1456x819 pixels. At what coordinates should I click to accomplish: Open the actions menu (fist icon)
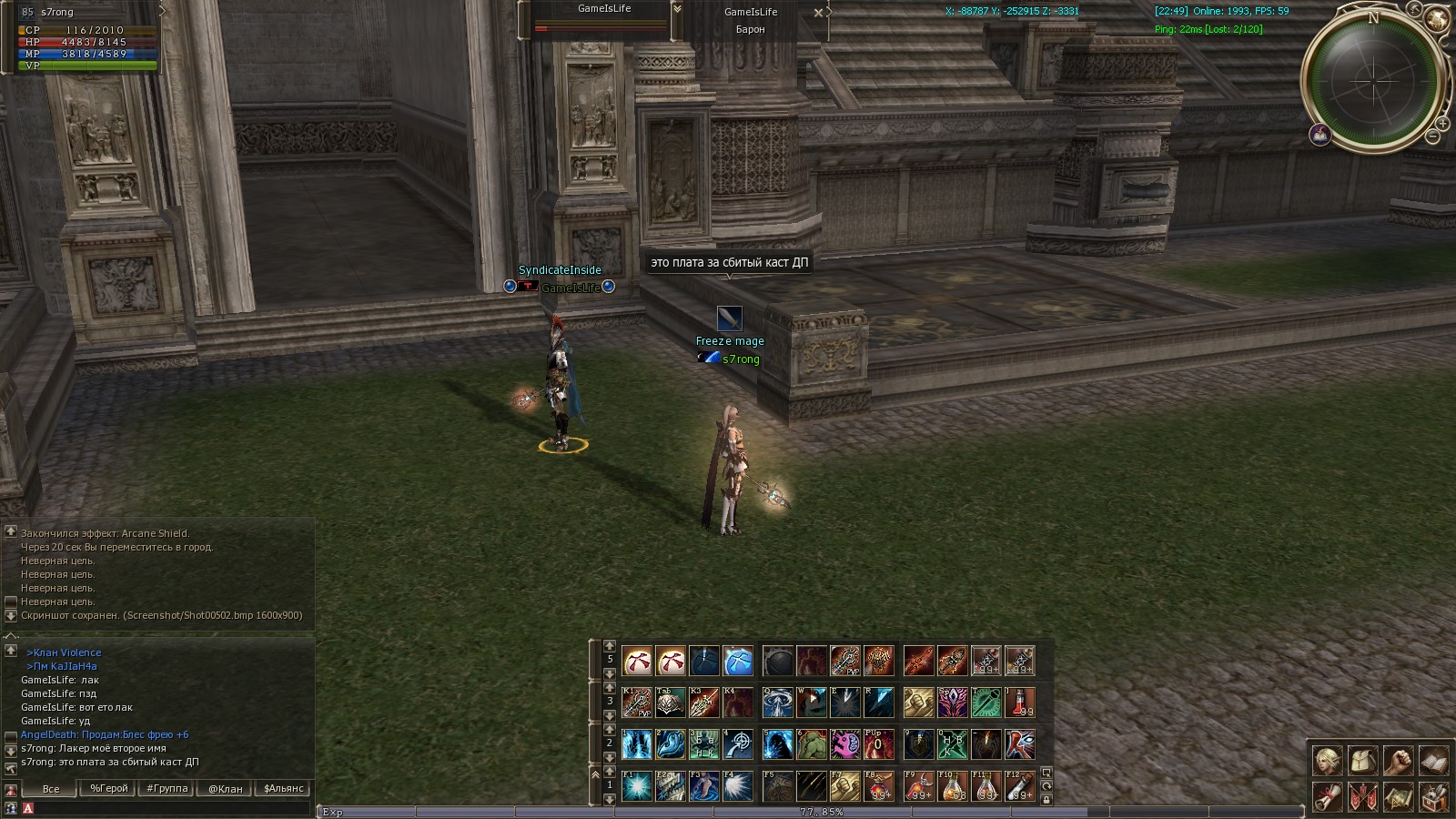[x=1399, y=761]
